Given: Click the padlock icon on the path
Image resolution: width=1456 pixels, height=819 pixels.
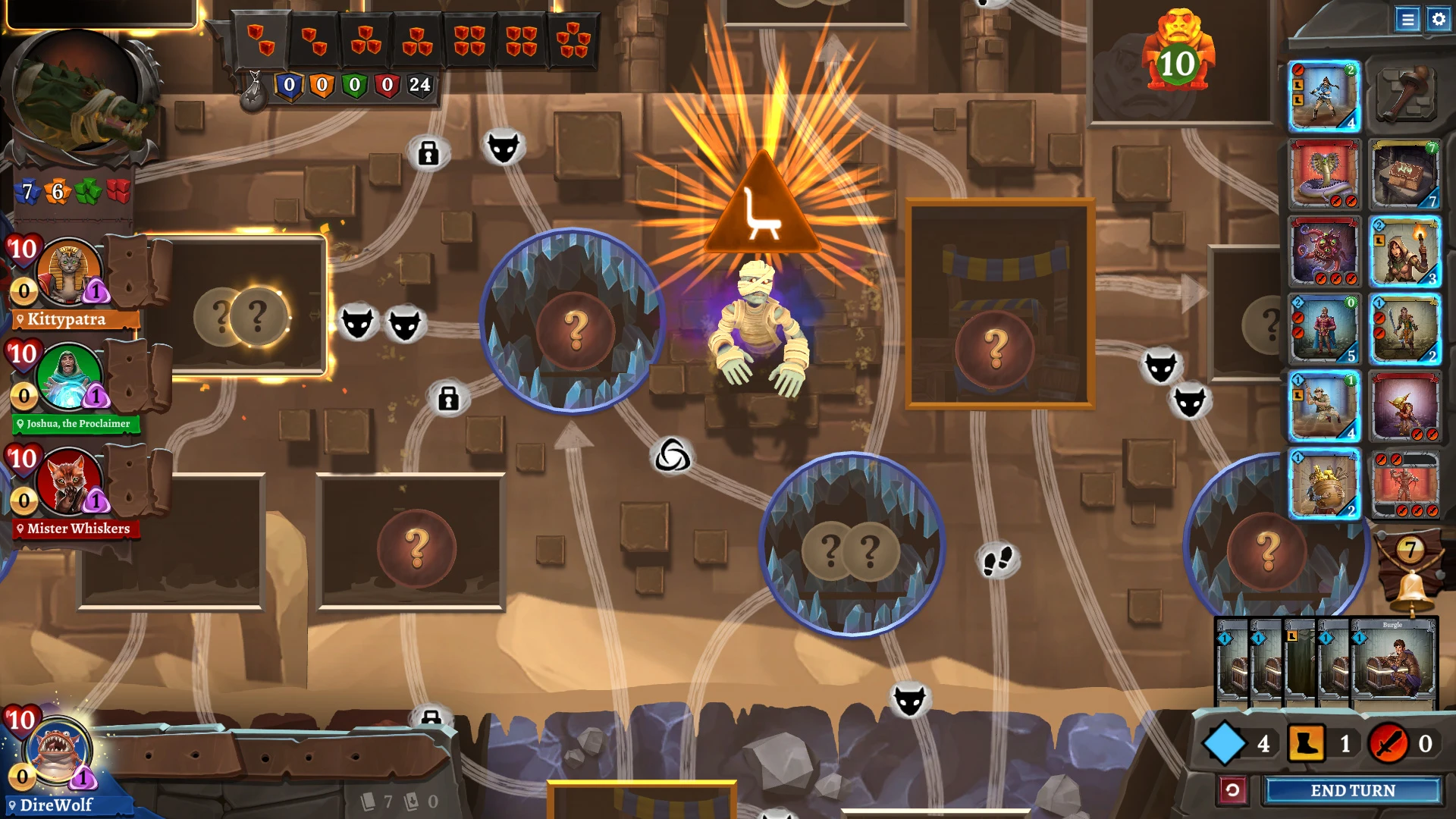Looking at the screenshot, I should tap(428, 152).
